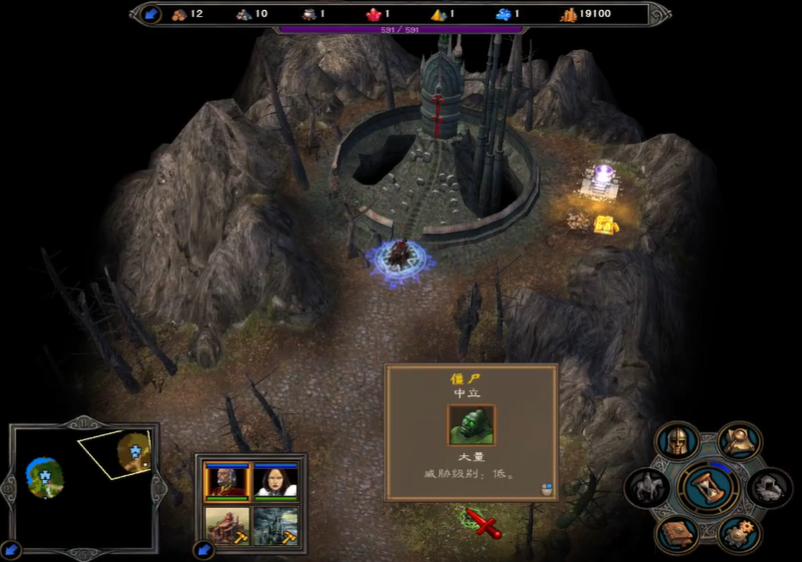Screen dimensions: 802x562
Task: Open the spellbook icon
Action: point(677,532)
